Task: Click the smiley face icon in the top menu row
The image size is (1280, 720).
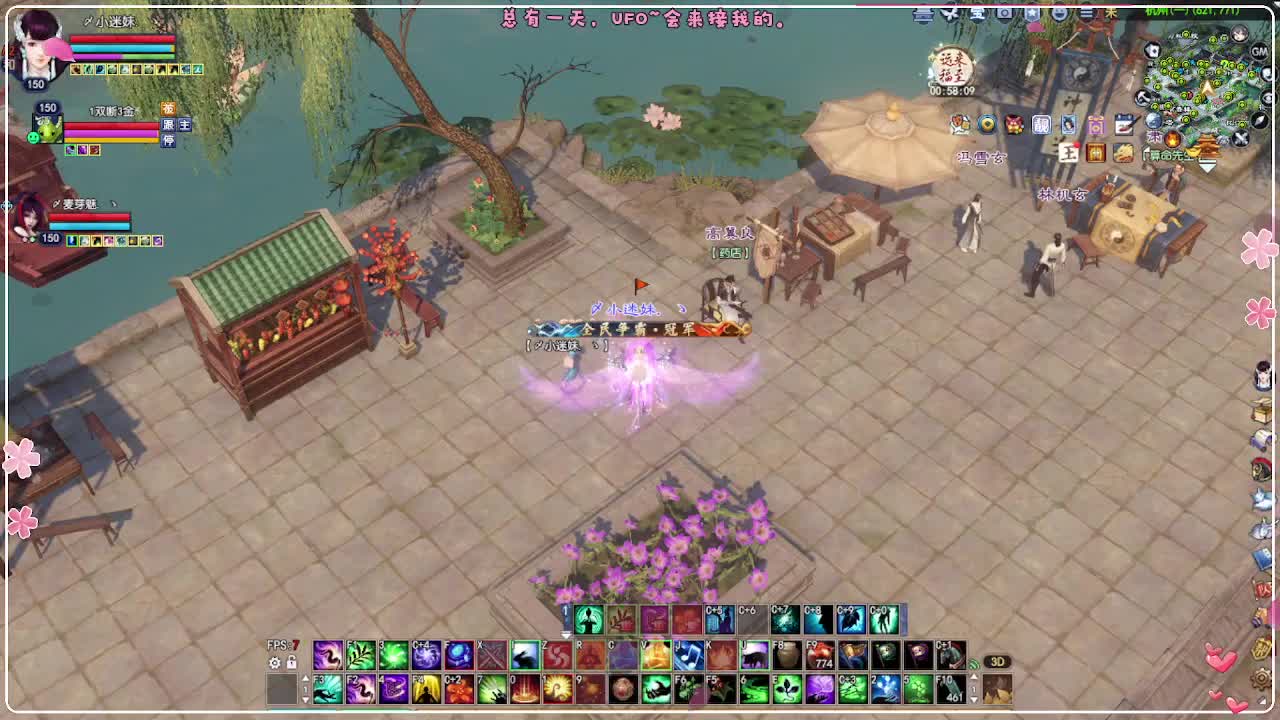Action: [1058, 14]
